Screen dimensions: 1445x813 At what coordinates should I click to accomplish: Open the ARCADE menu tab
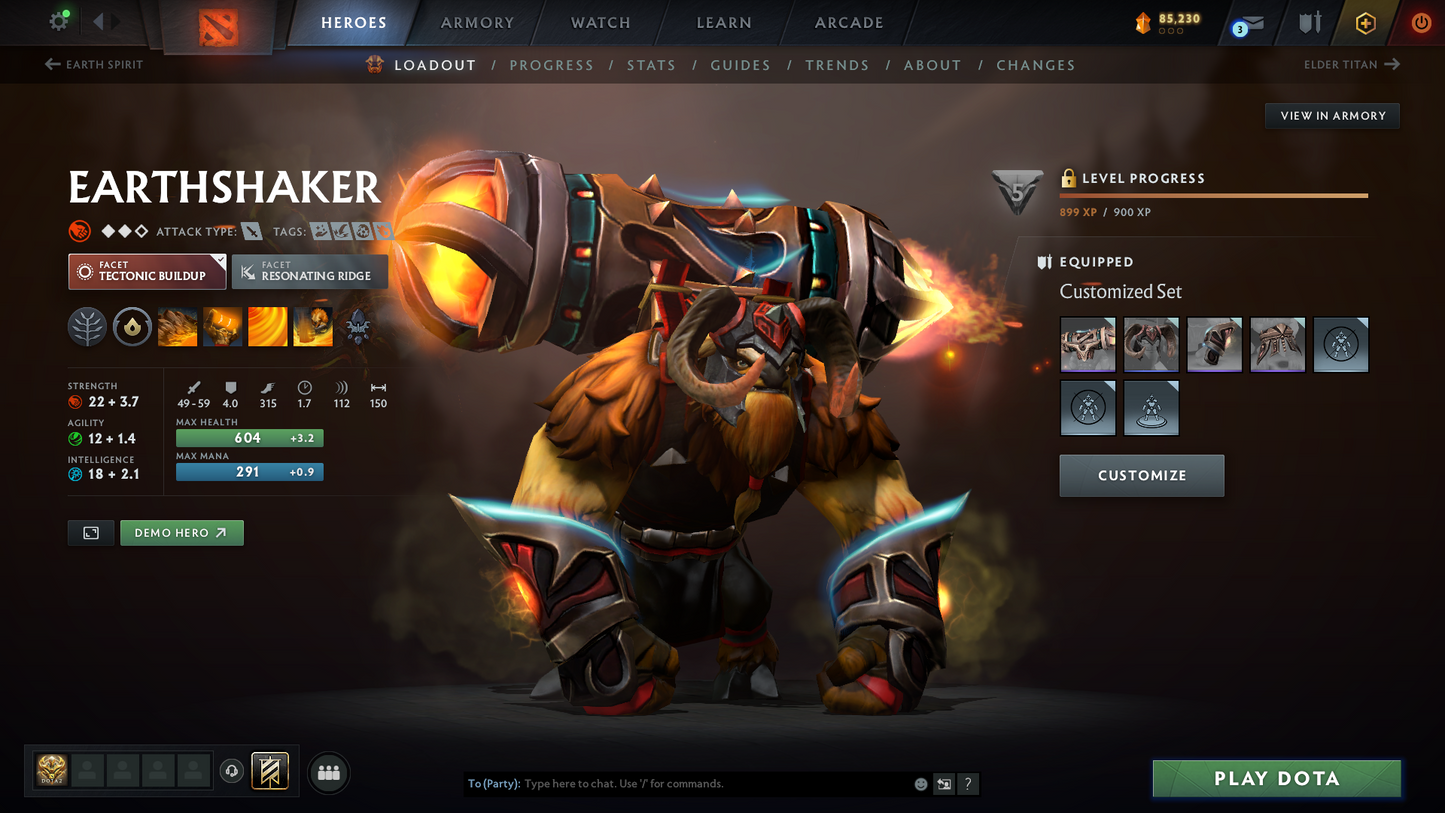click(848, 22)
